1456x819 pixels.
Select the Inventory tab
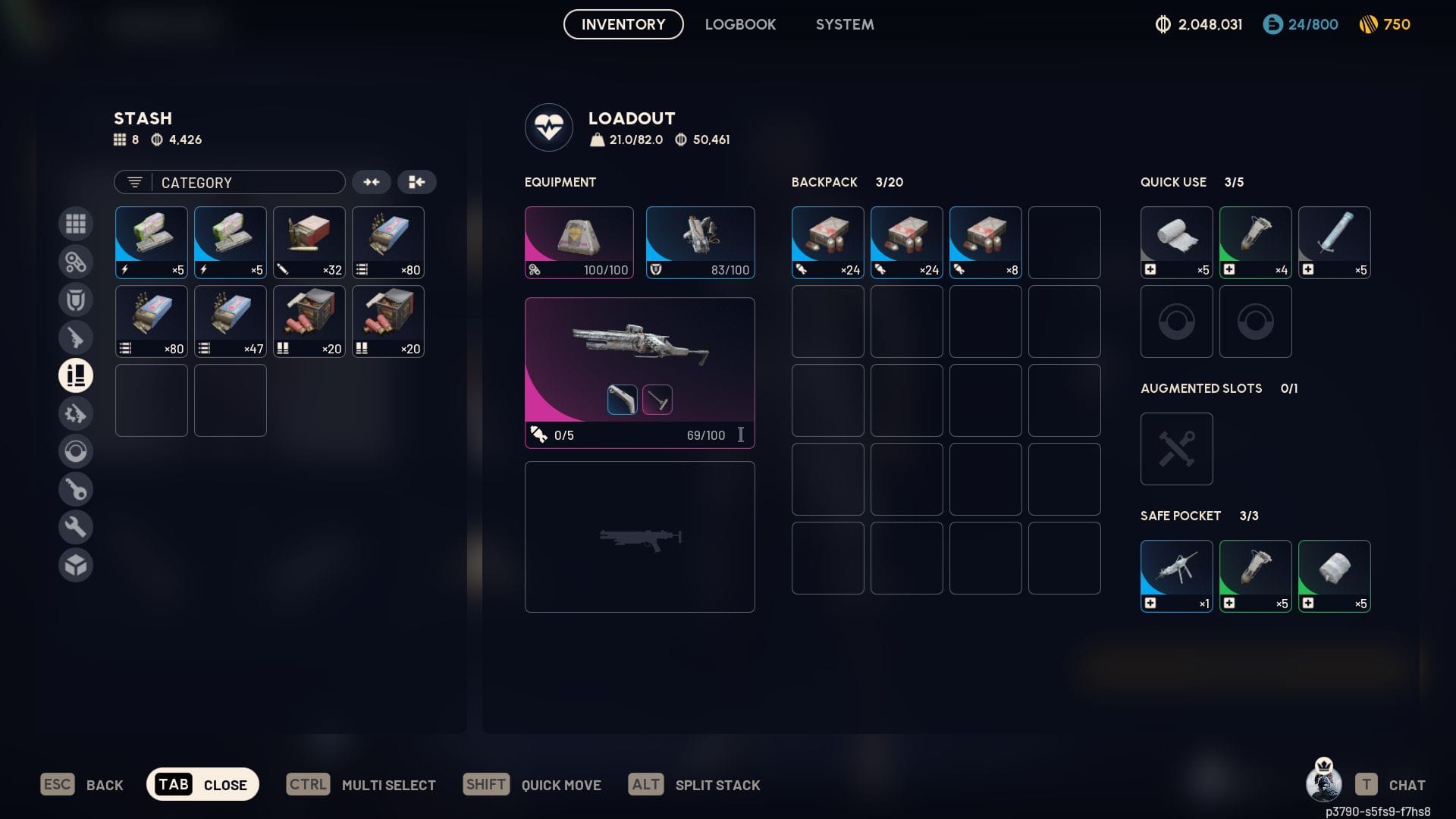[623, 24]
